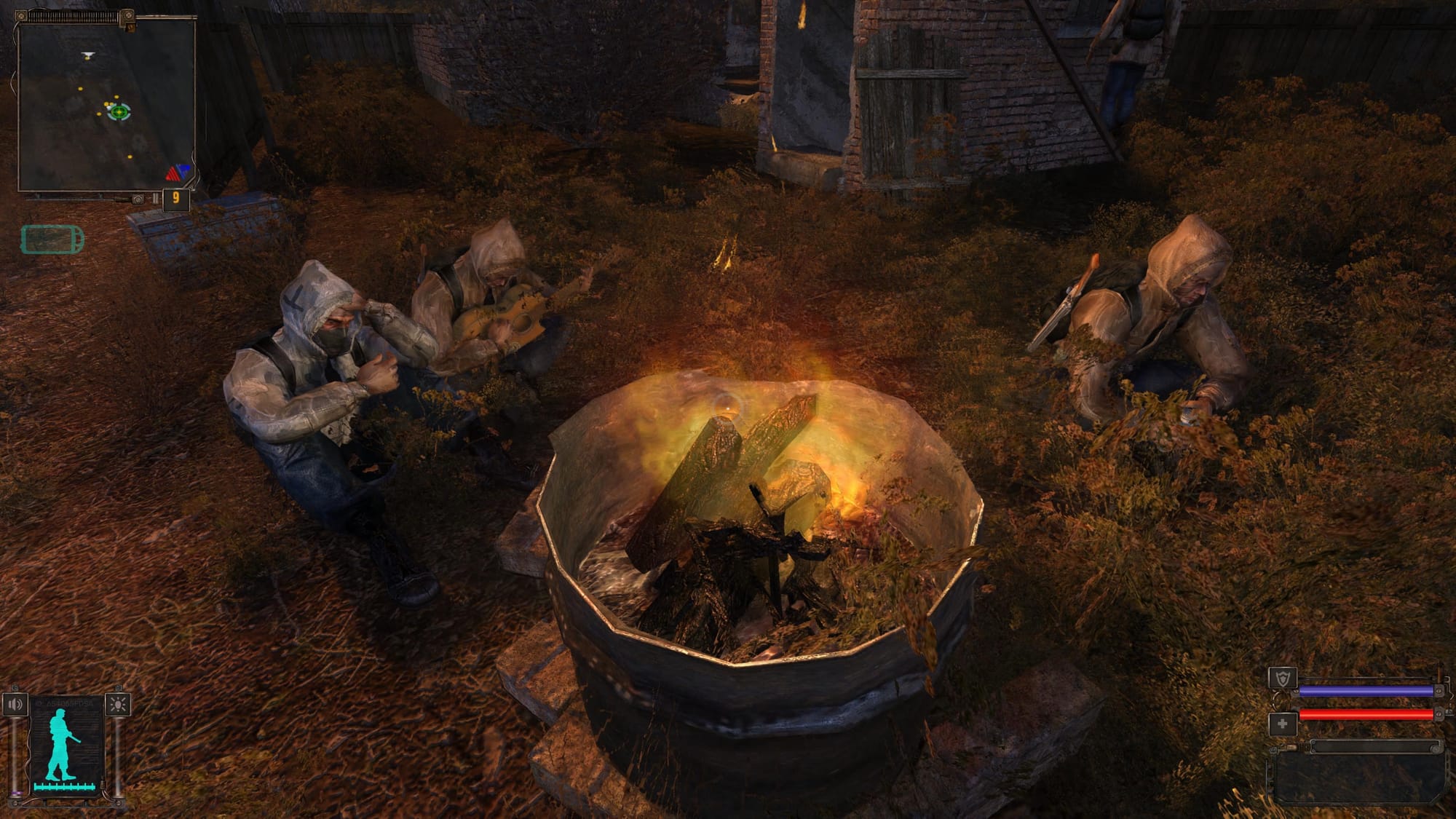1456x819 pixels.
Task: Click the yellow ammo counter showing 9
Action: [x=175, y=197]
